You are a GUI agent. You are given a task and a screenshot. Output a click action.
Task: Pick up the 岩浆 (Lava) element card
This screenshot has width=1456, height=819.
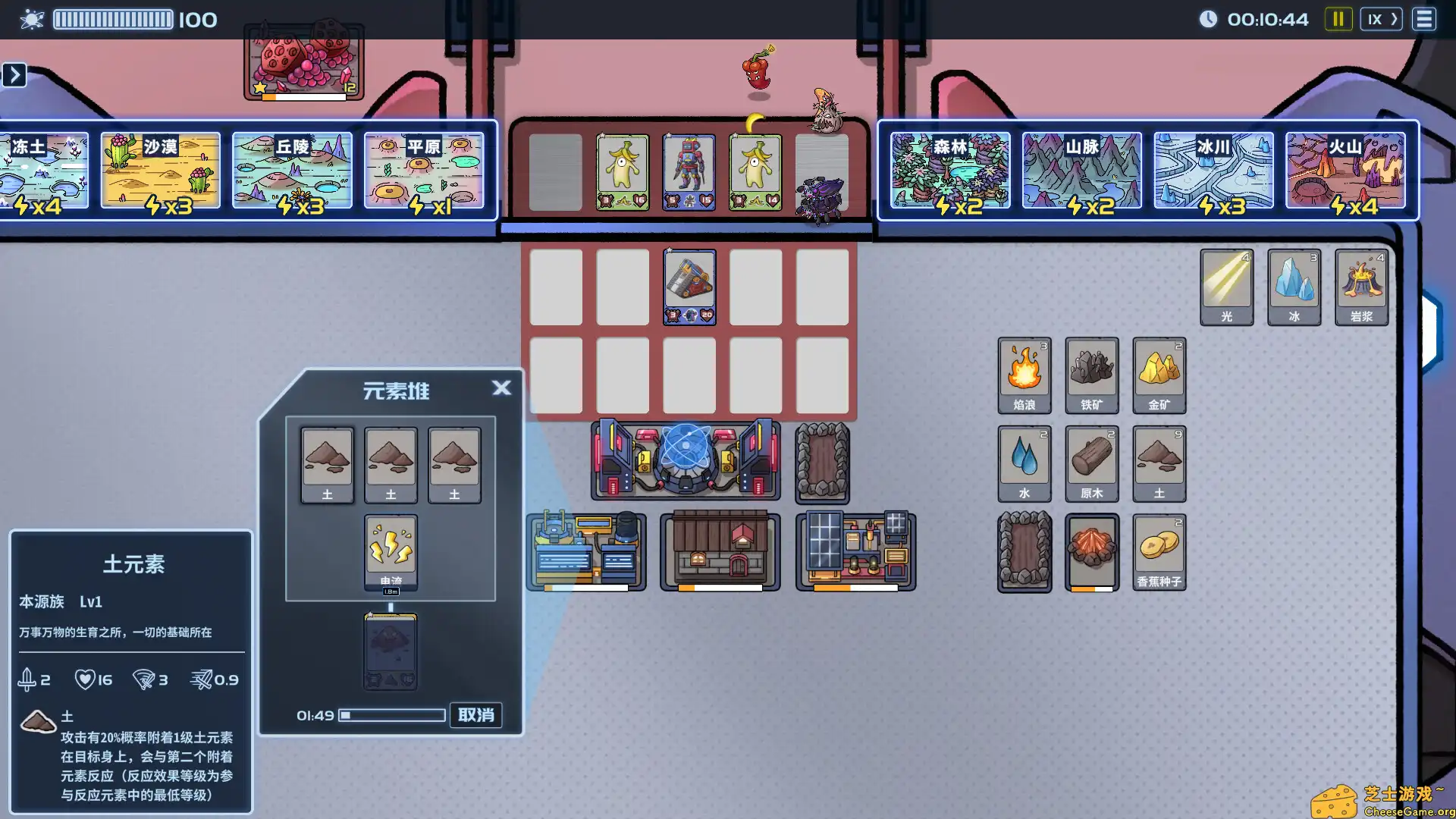coord(1361,287)
